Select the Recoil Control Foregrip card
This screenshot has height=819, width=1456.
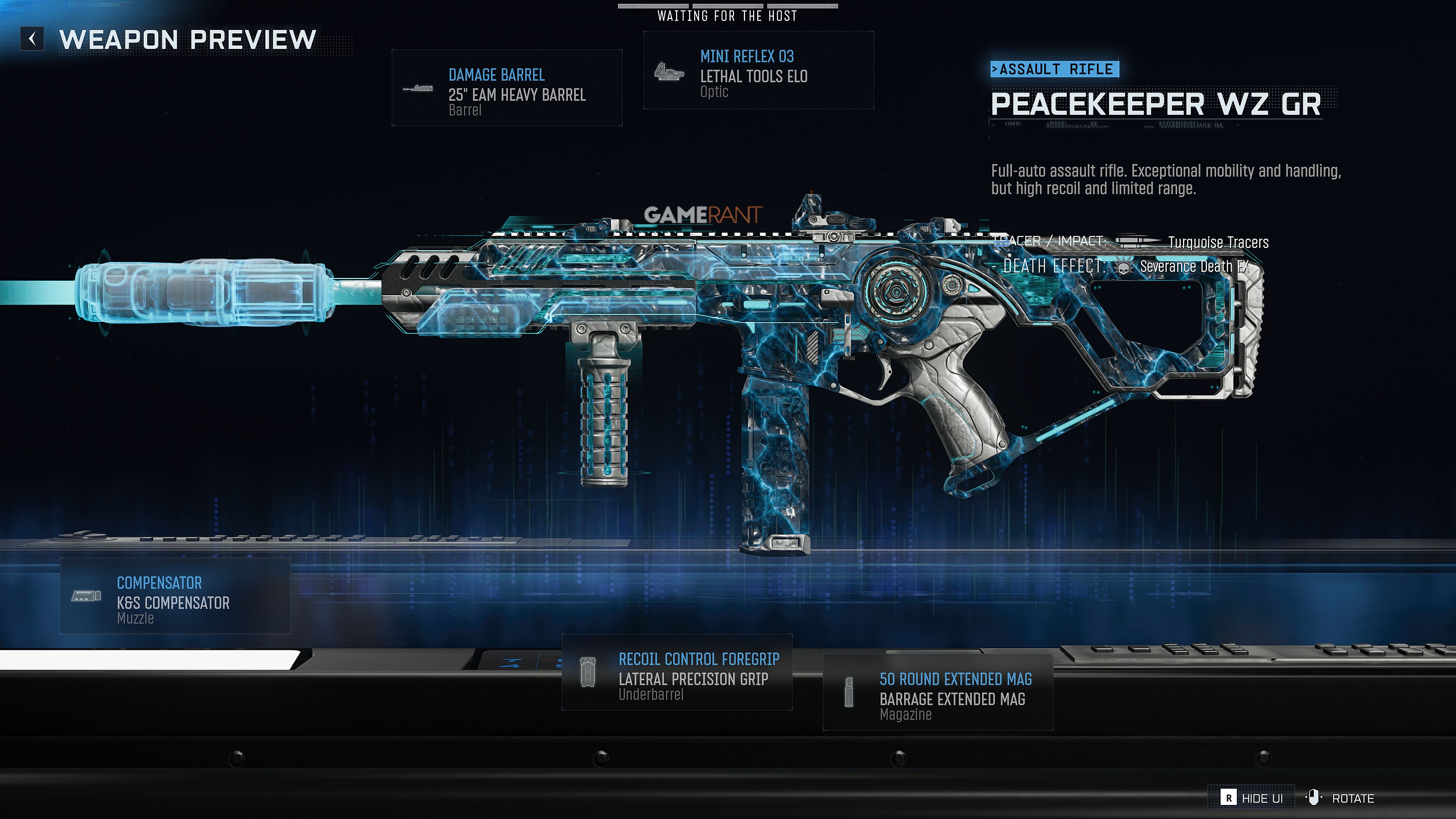[676, 672]
